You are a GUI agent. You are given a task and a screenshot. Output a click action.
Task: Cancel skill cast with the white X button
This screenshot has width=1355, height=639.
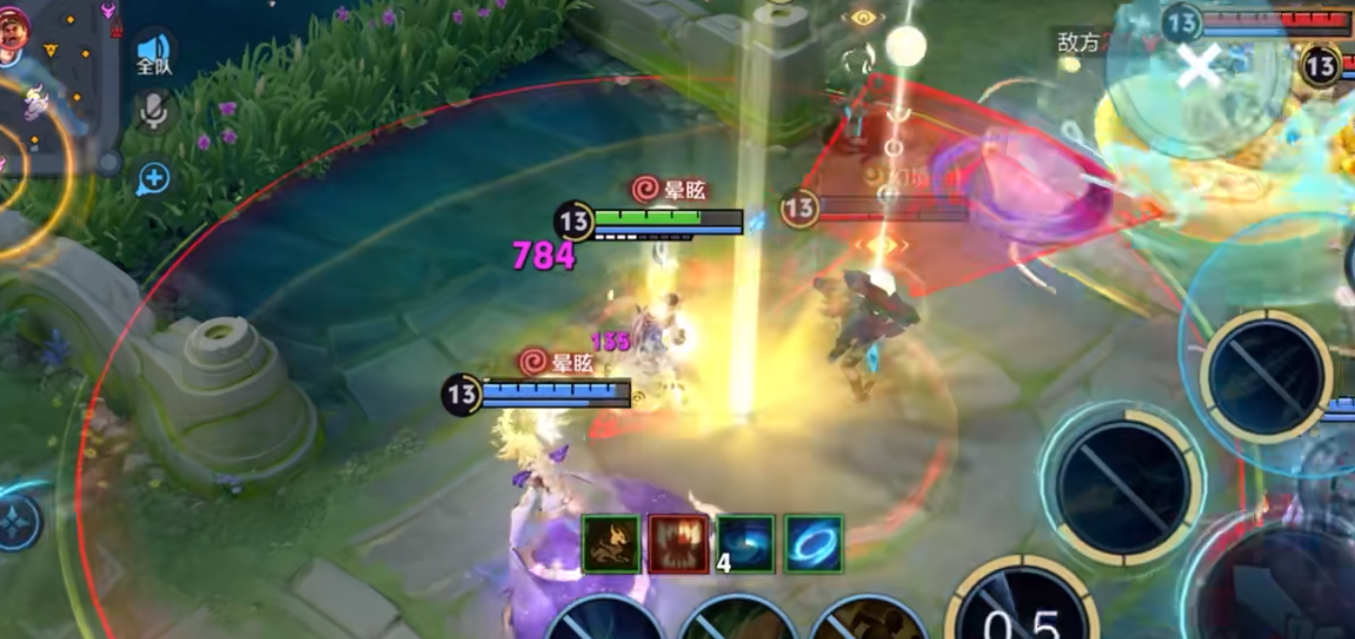1198,68
